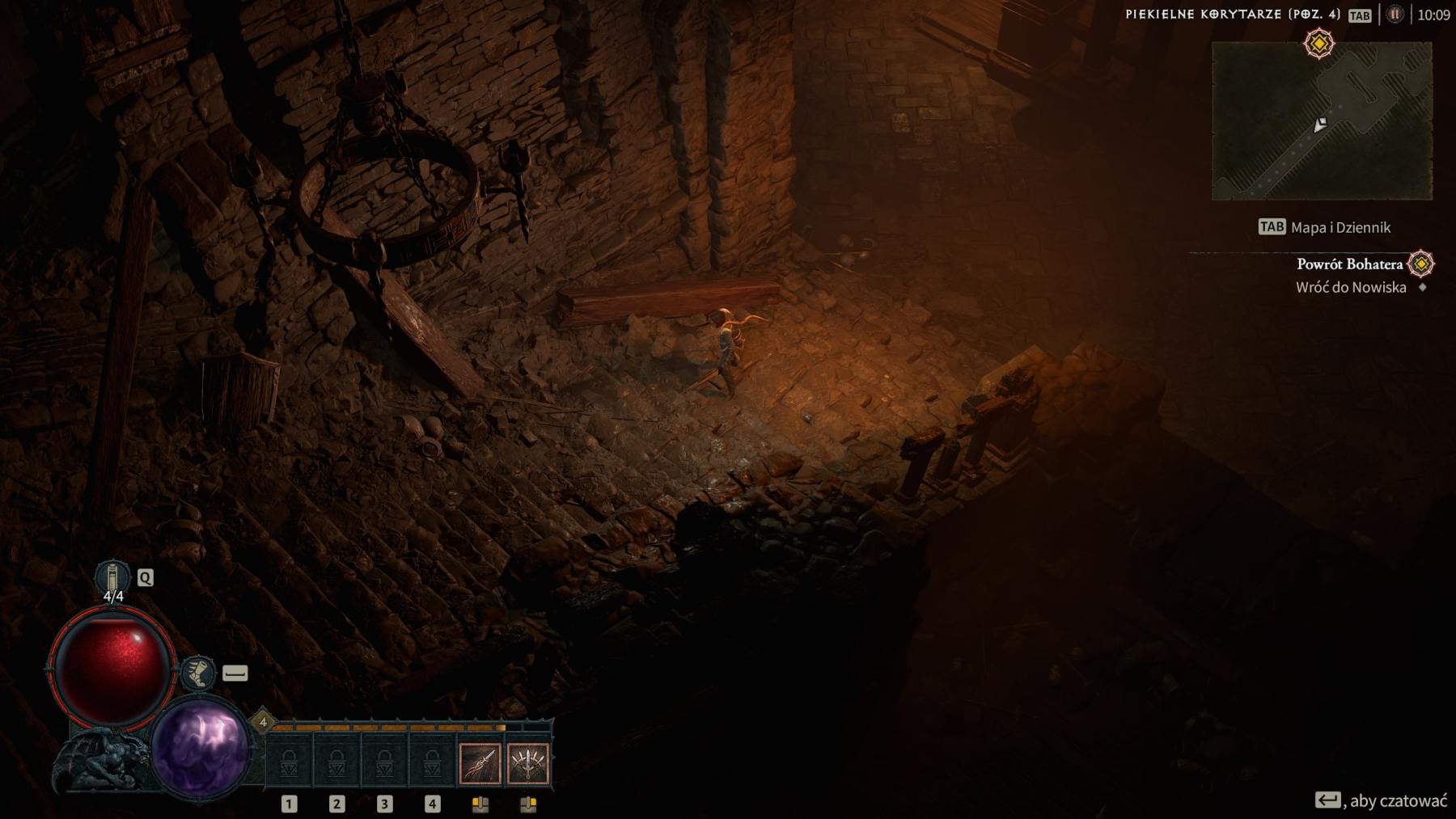Image resolution: width=1456 pixels, height=819 pixels.
Task: Select the evade boots icon near the orbs
Action: tap(199, 672)
